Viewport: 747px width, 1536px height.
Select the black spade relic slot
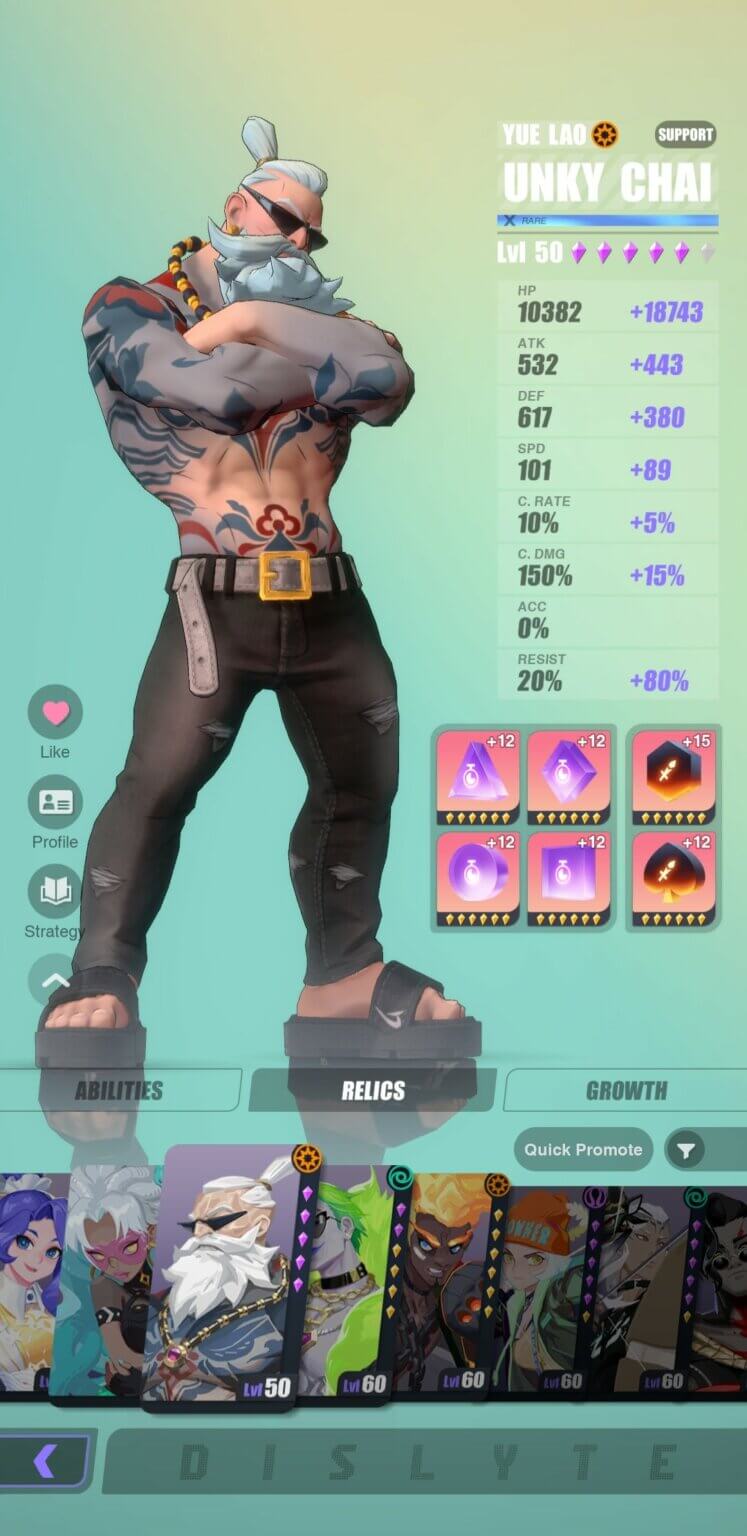click(x=673, y=873)
